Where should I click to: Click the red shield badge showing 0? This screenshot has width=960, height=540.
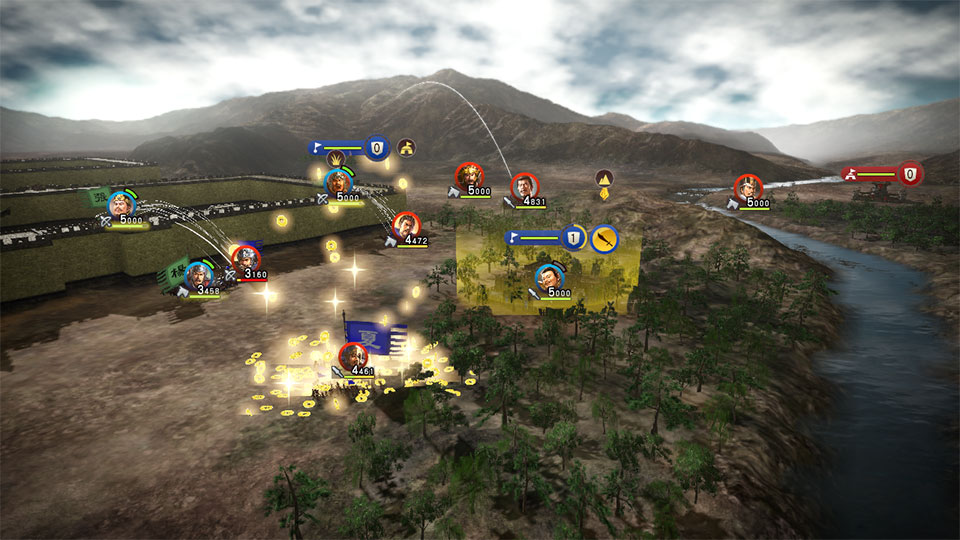point(909,173)
